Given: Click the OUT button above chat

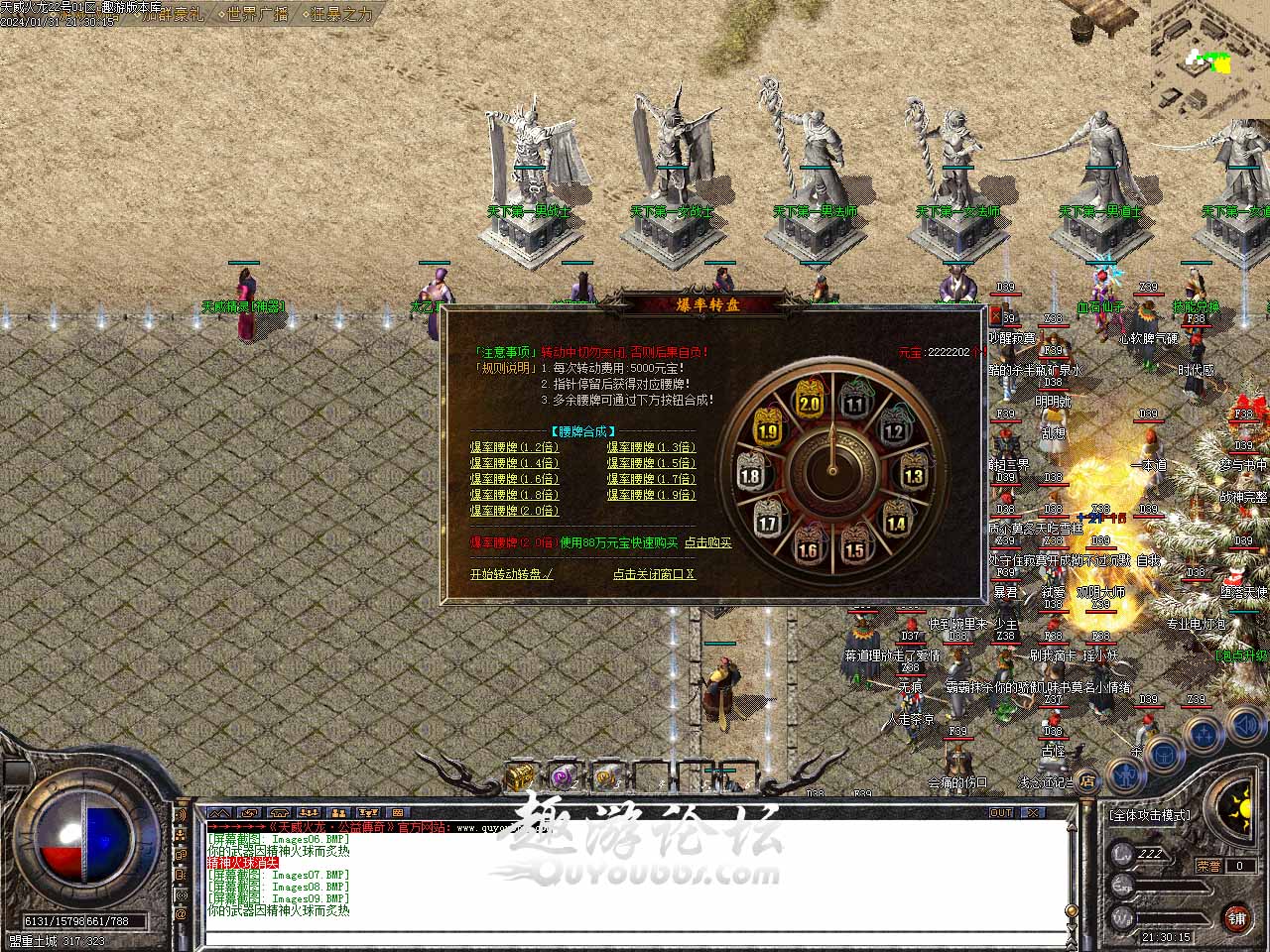Looking at the screenshot, I should point(1000,813).
